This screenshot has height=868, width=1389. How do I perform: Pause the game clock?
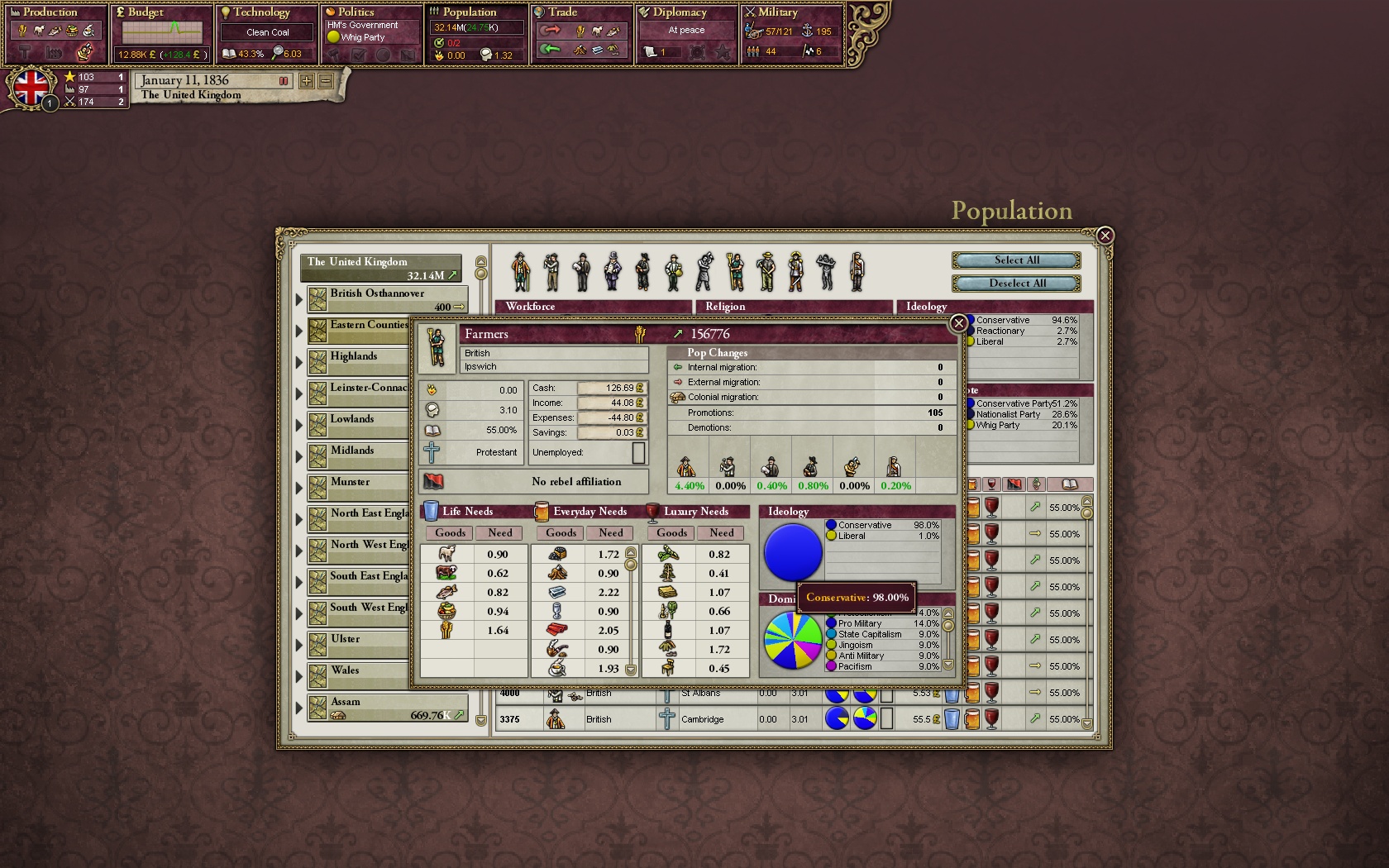coord(284,81)
